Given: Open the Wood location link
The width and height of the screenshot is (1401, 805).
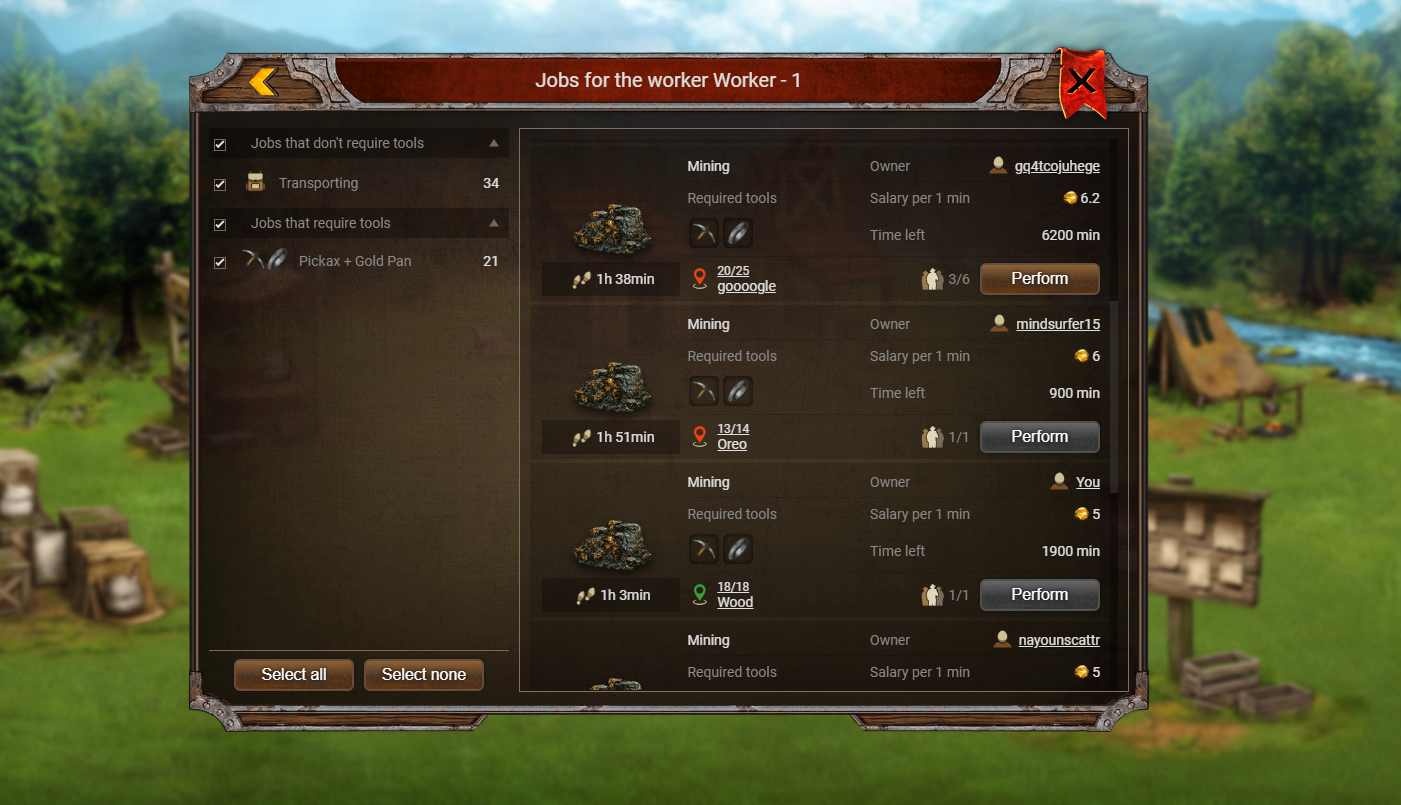Looking at the screenshot, I should (735, 602).
